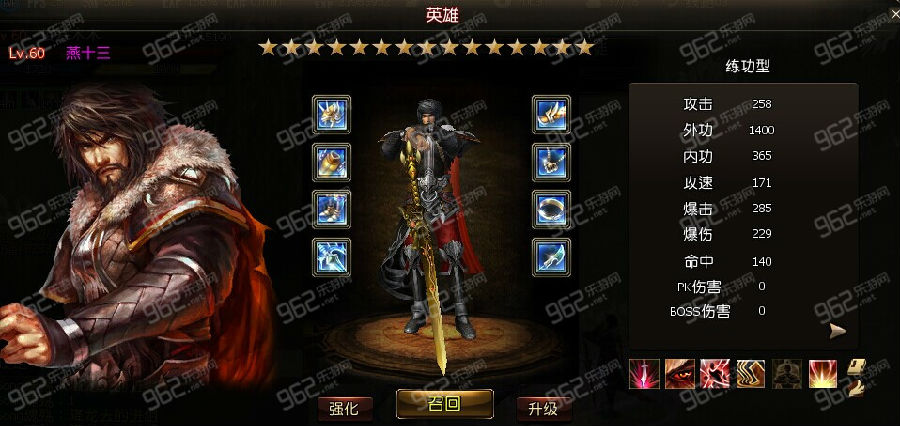Viewport: 900px width, 426px height.
Task: Recall the hero with 召回
Action: pos(444,404)
